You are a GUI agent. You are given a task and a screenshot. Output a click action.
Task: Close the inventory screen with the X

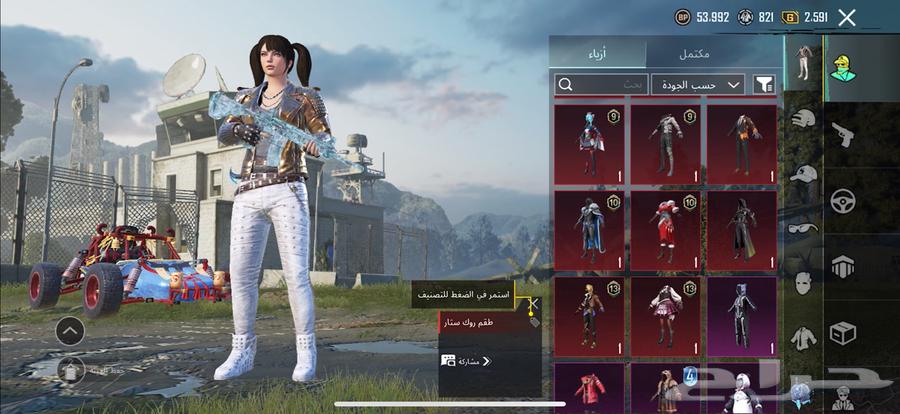tap(847, 17)
